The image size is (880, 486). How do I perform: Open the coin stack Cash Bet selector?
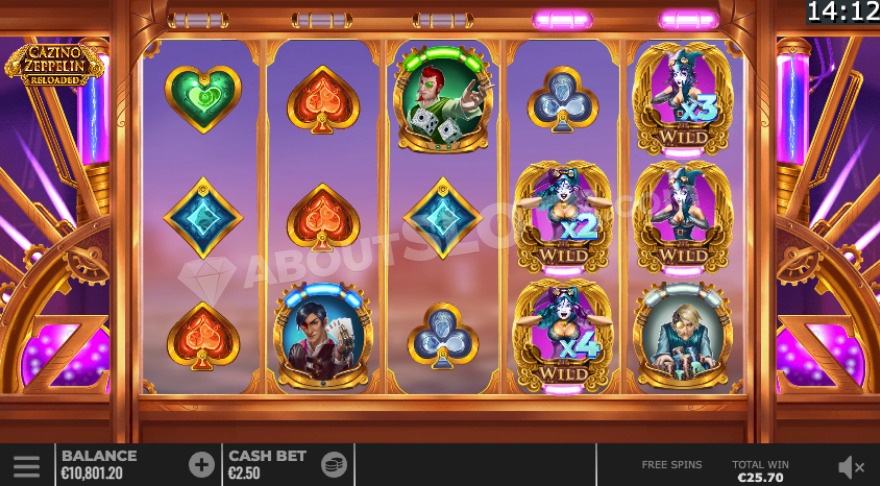333,464
